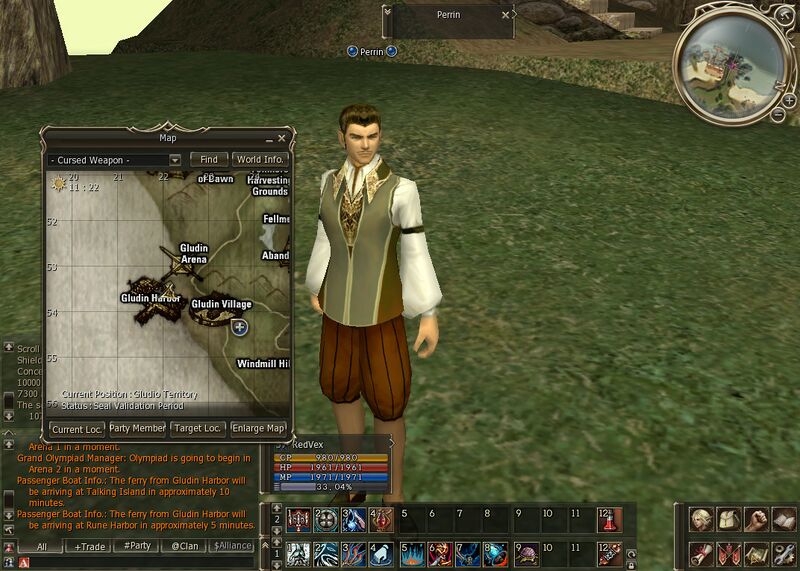Viewport: 800px width, 571px height.
Task: Zoom out on the circular minimap
Action: pyautogui.click(x=777, y=115)
